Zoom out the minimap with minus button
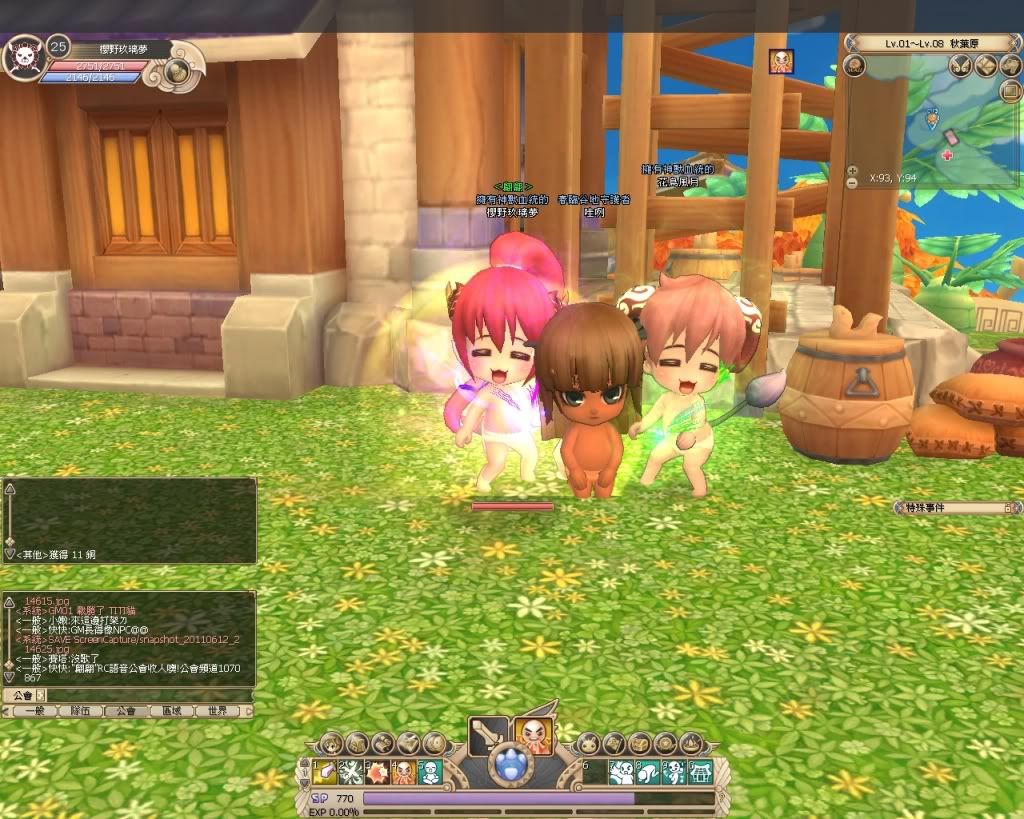The image size is (1024, 819). tap(852, 183)
